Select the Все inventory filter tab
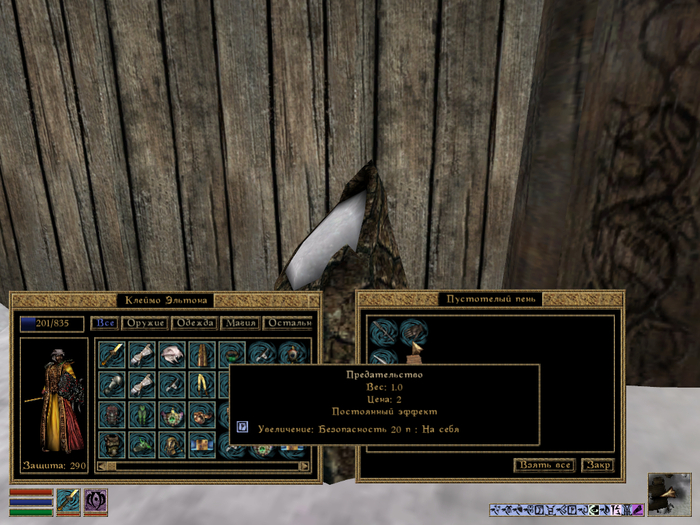The width and height of the screenshot is (700, 525). [x=104, y=323]
